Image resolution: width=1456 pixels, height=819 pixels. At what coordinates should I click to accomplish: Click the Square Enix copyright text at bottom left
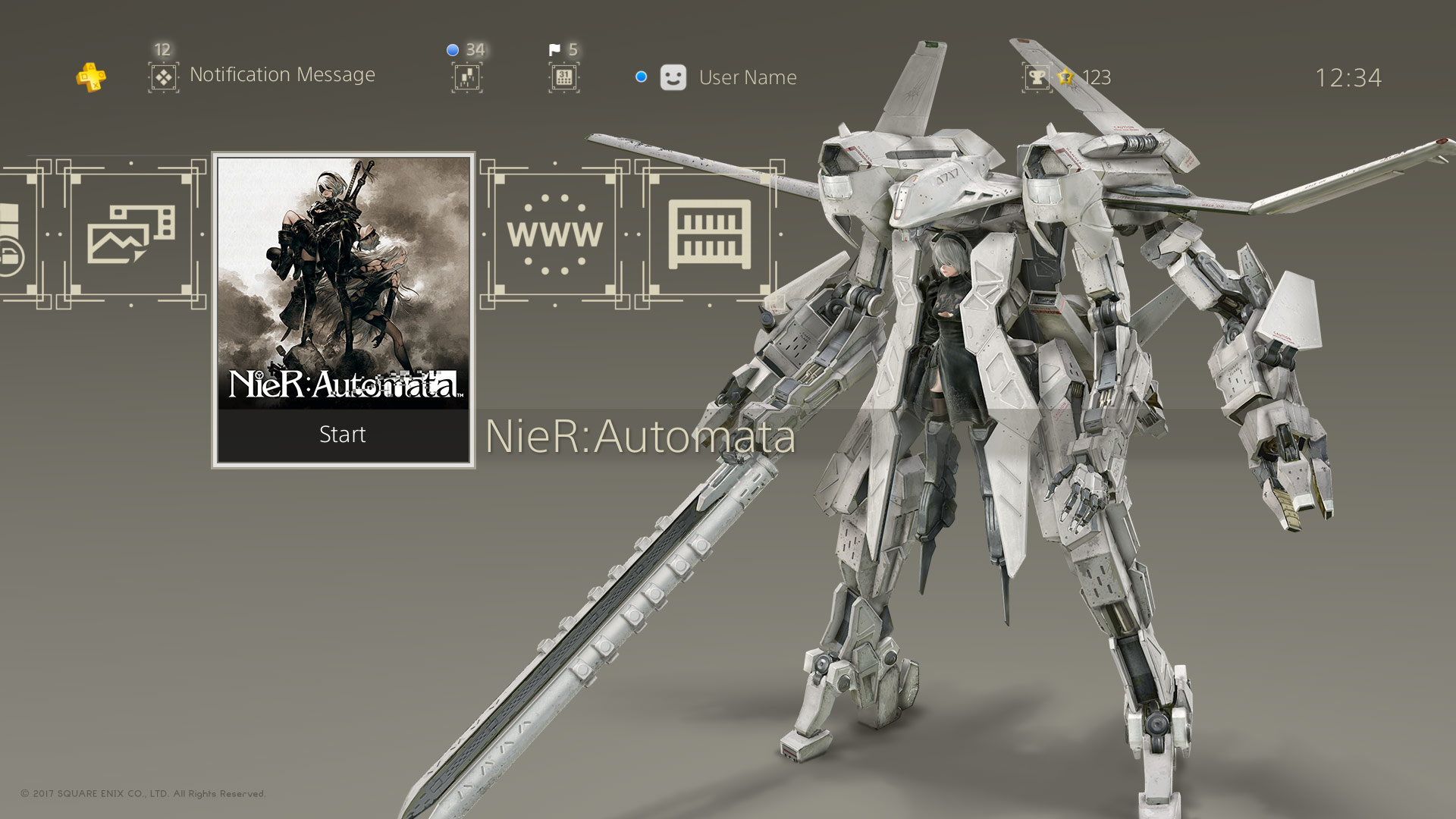point(143,792)
